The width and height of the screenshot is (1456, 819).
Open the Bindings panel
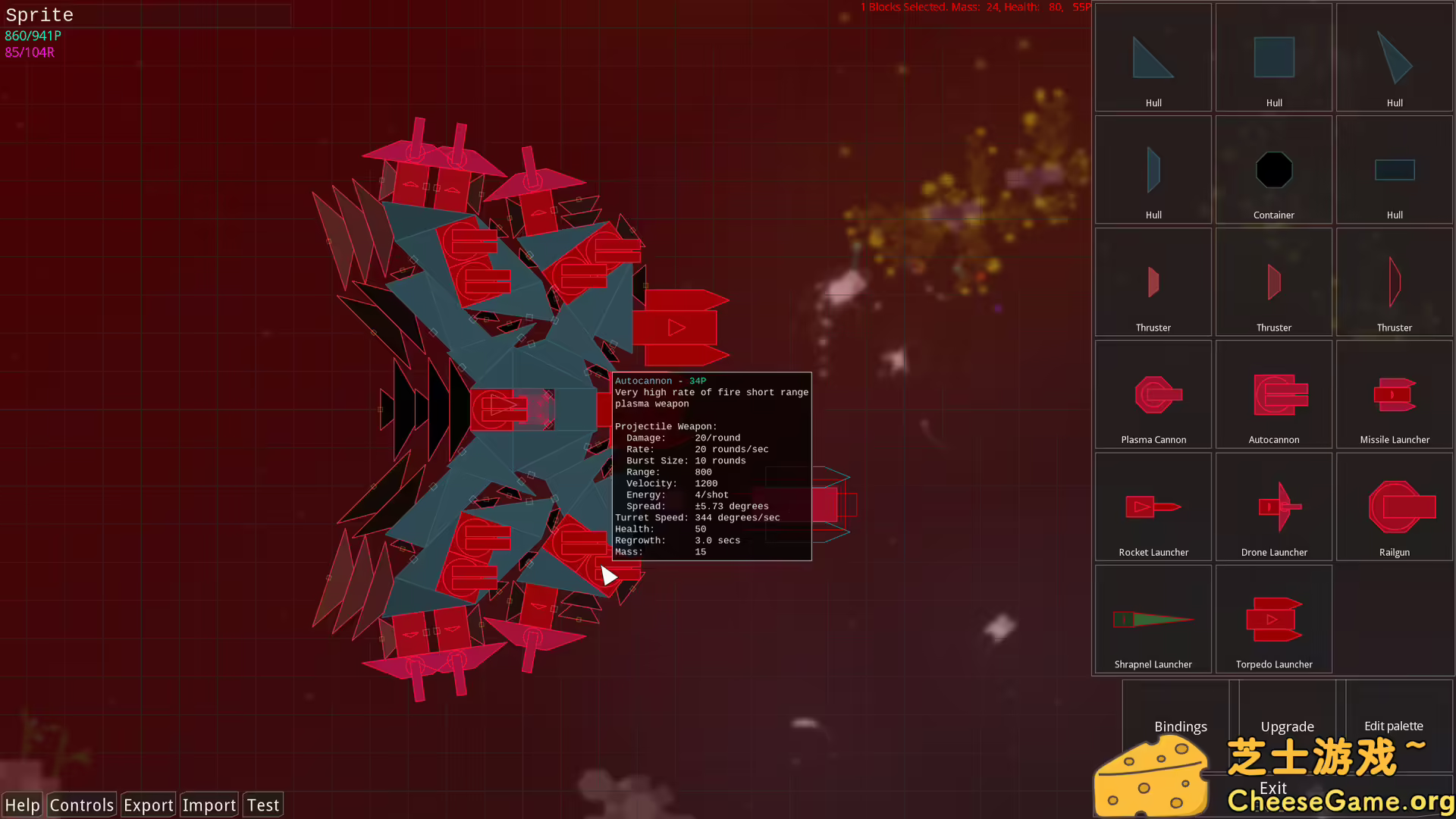pos(1180,726)
